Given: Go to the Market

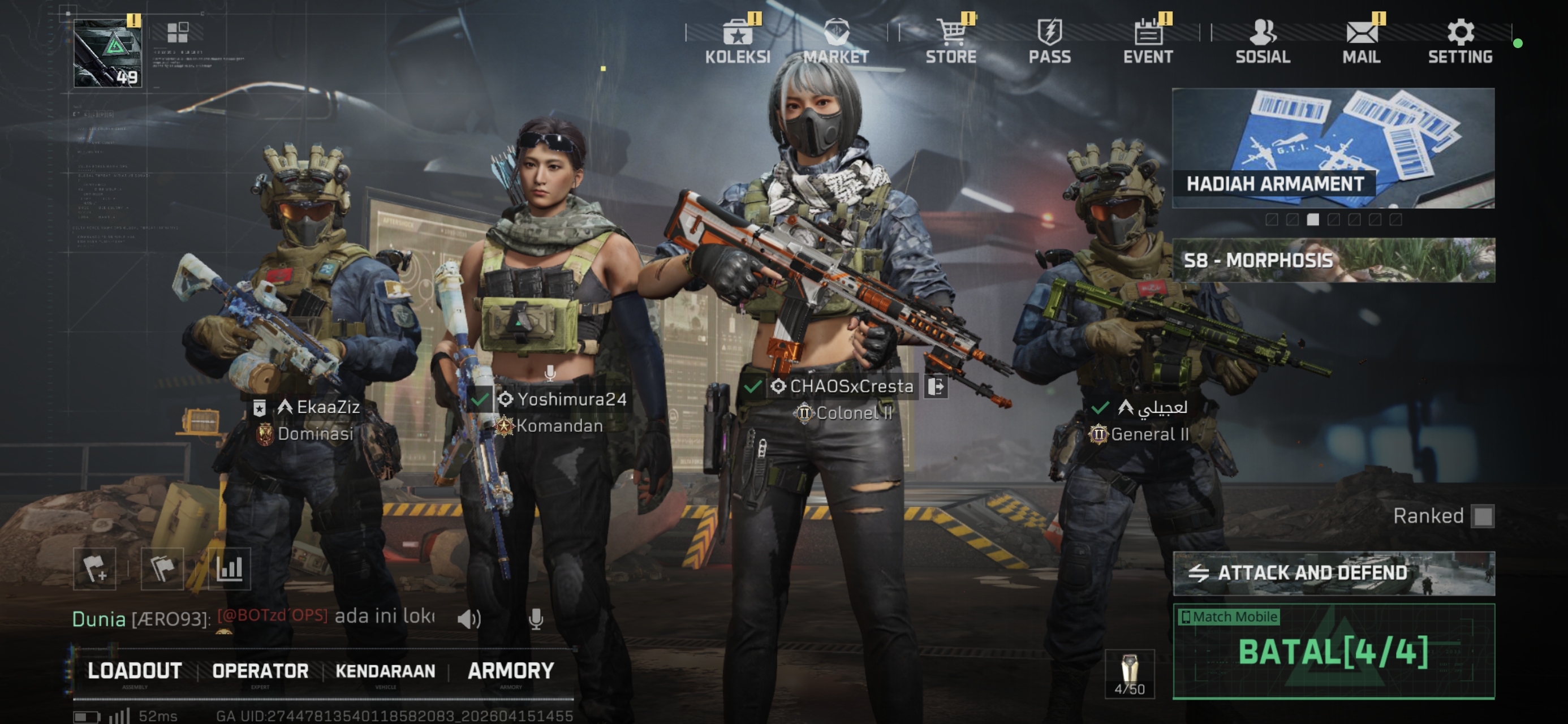Looking at the screenshot, I should 835,40.
